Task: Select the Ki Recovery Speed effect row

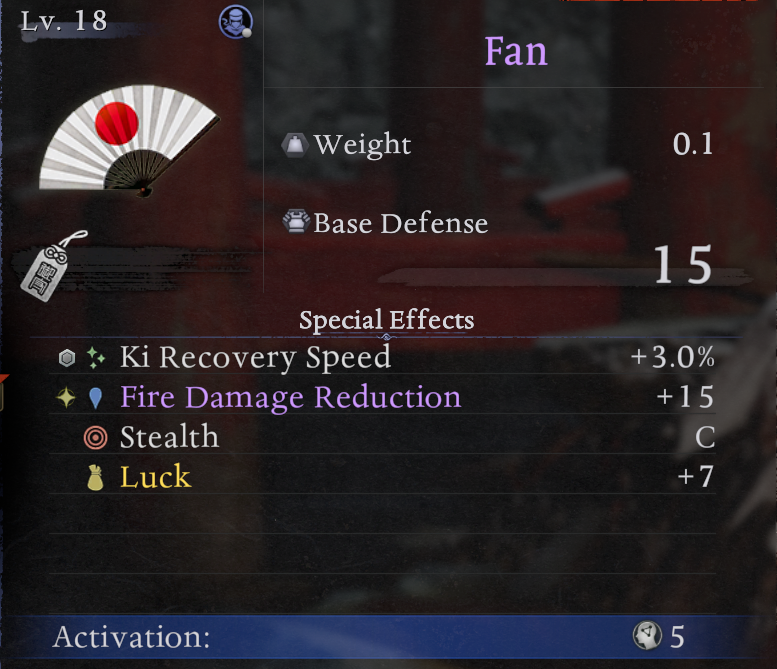Action: (386, 357)
